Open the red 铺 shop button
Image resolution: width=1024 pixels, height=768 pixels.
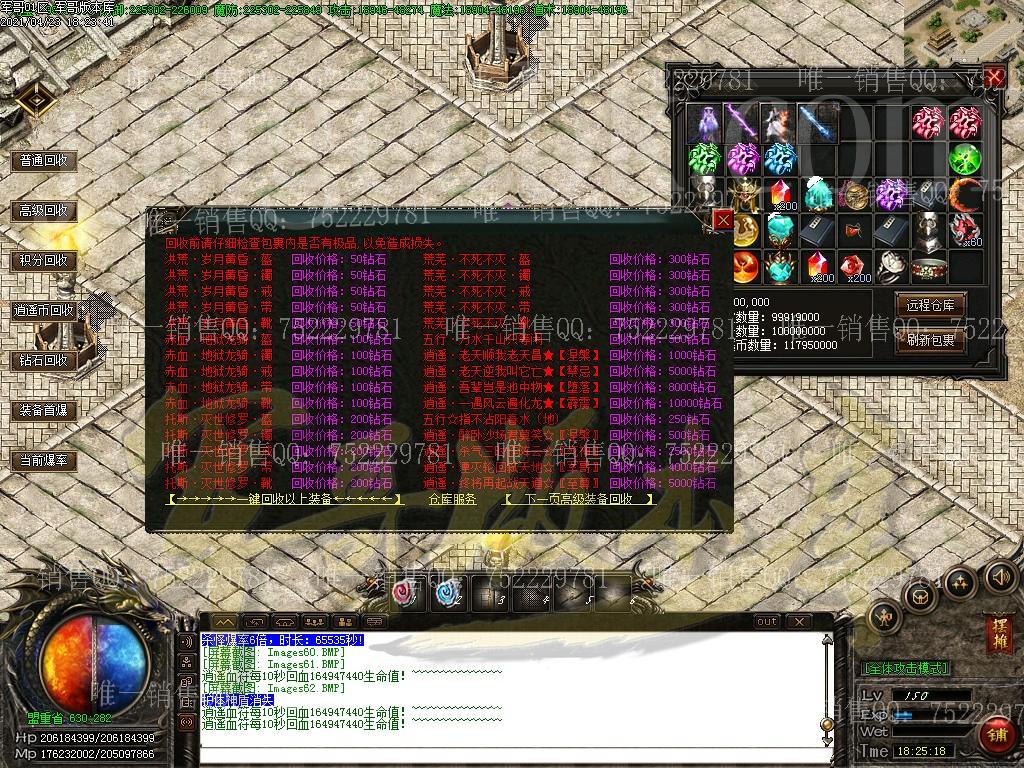point(996,738)
